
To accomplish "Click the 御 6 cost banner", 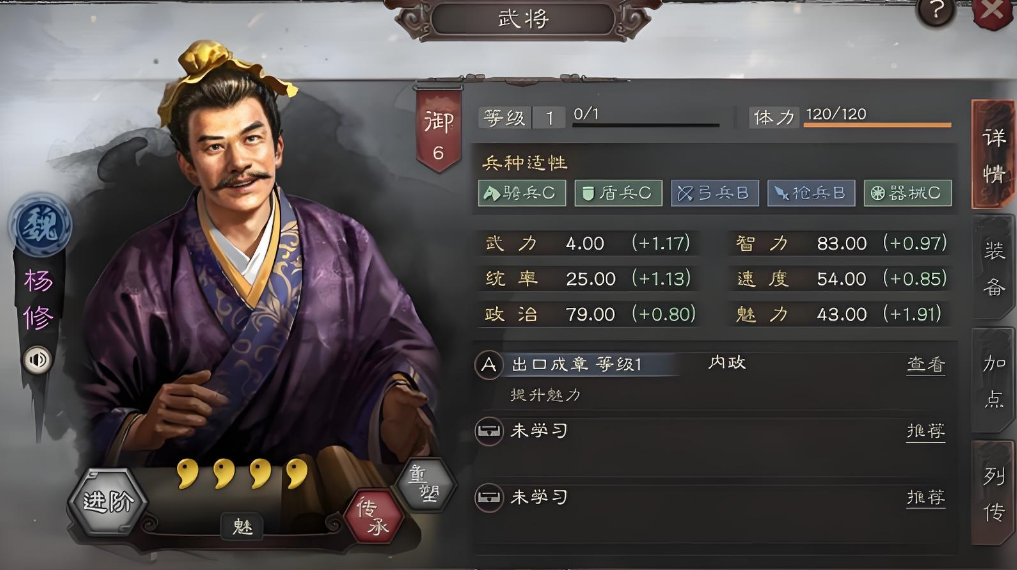I will [x=438, y=128].
